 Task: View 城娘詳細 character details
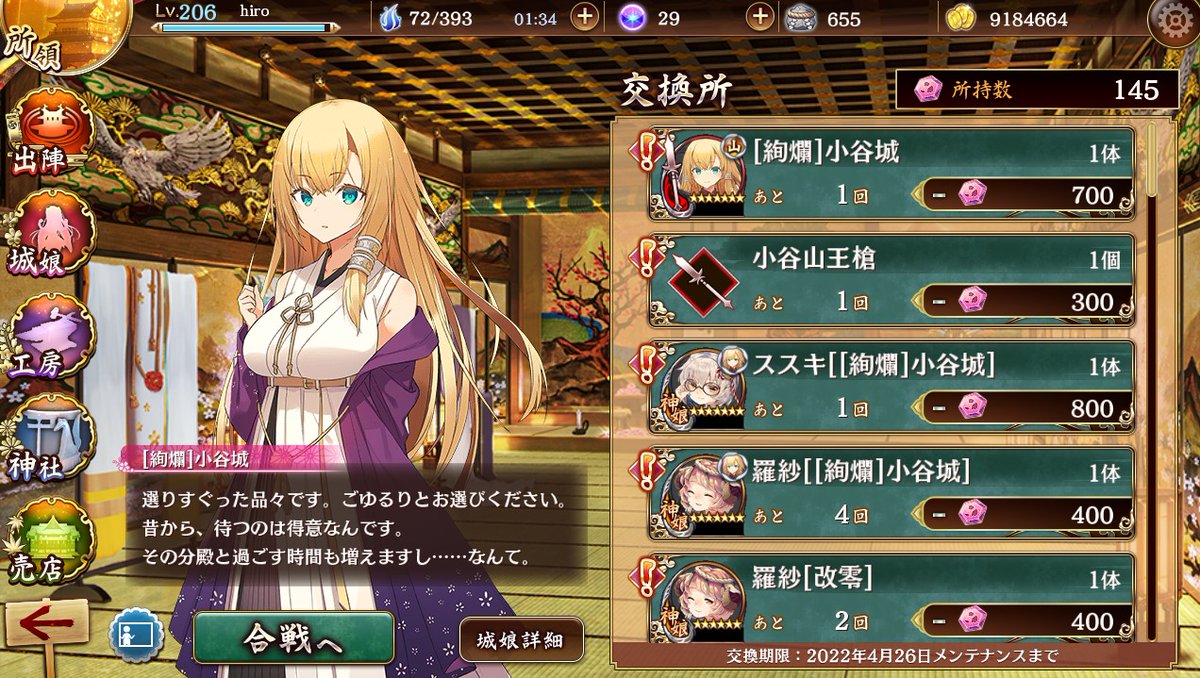[521, 640]
